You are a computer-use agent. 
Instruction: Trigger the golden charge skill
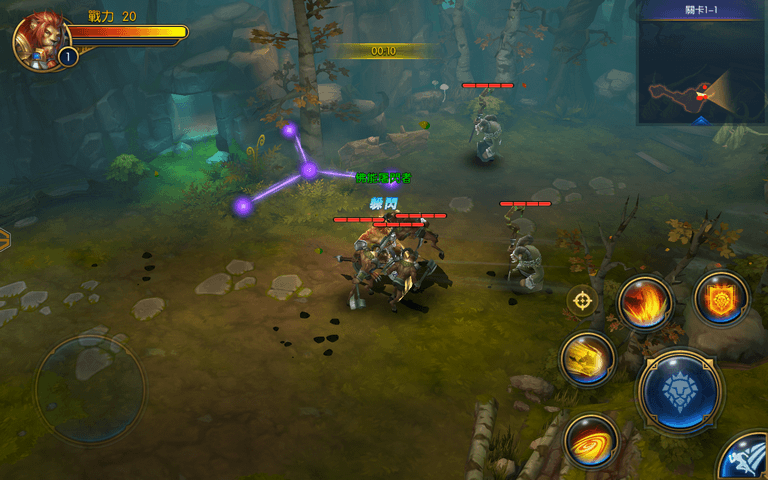point(587,359)
